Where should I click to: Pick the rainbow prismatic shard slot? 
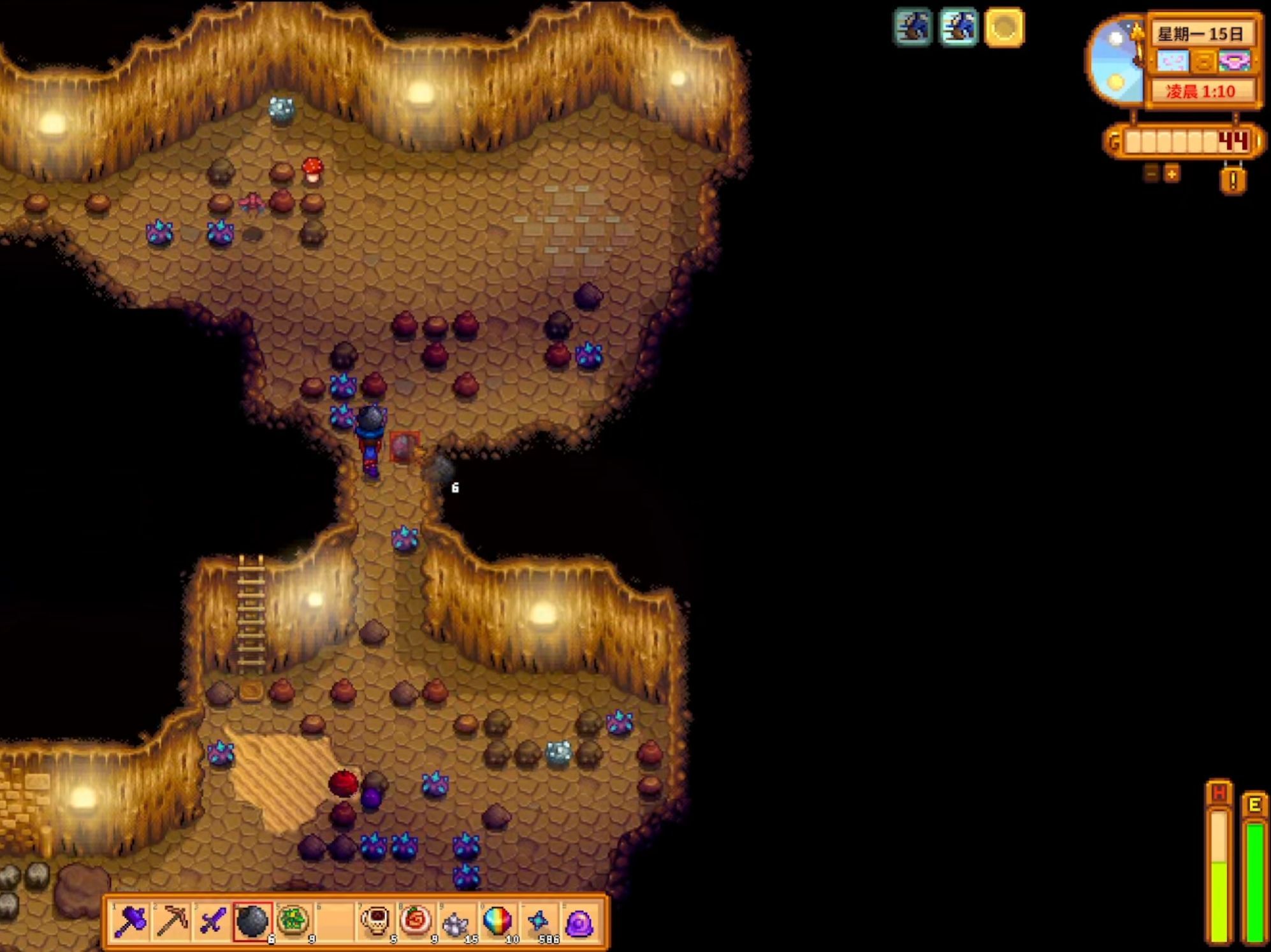click(x=497, y=921)
